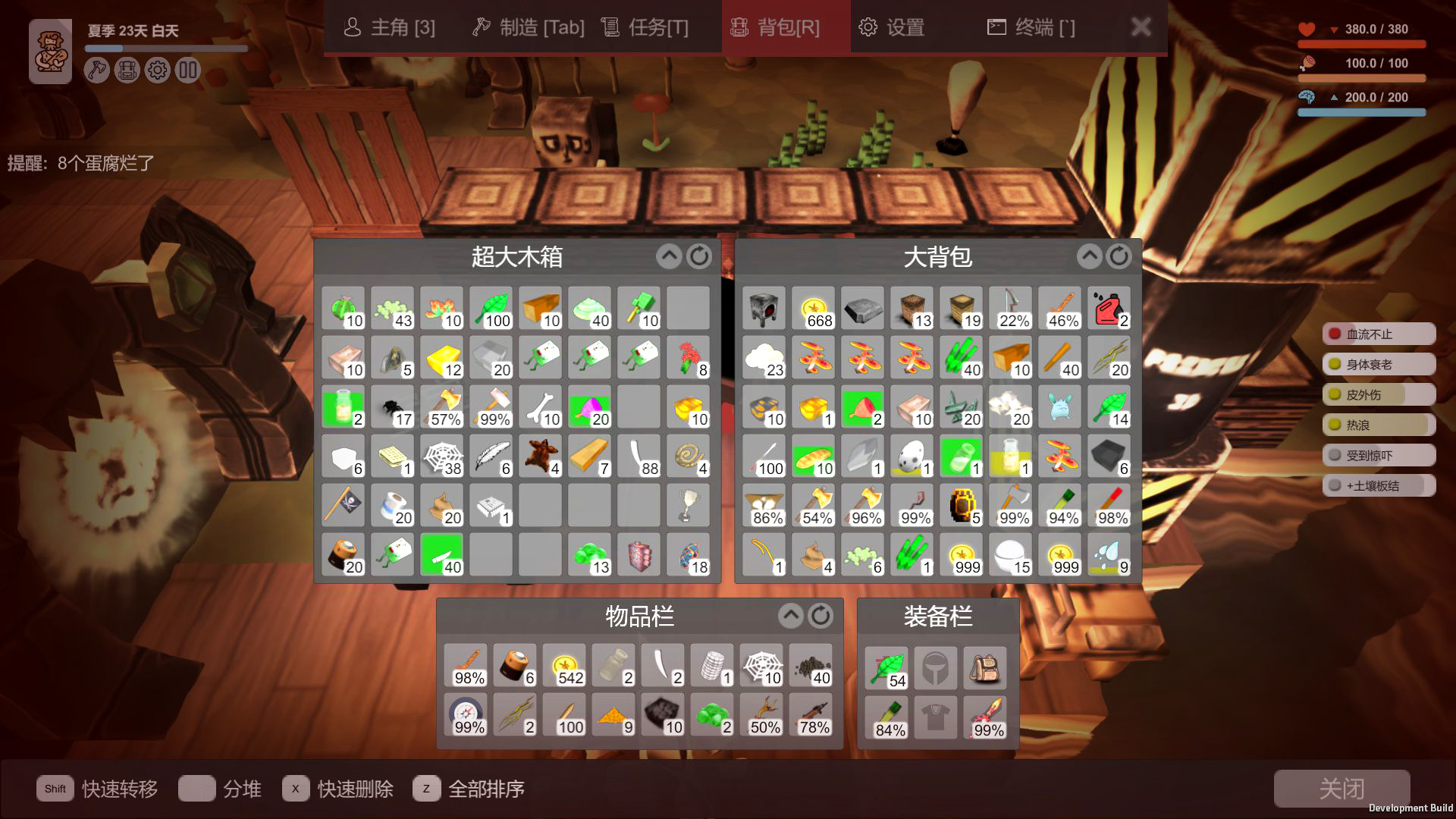Sort the 物品栏 with its circular arrow icon

[x=821, y=617]
